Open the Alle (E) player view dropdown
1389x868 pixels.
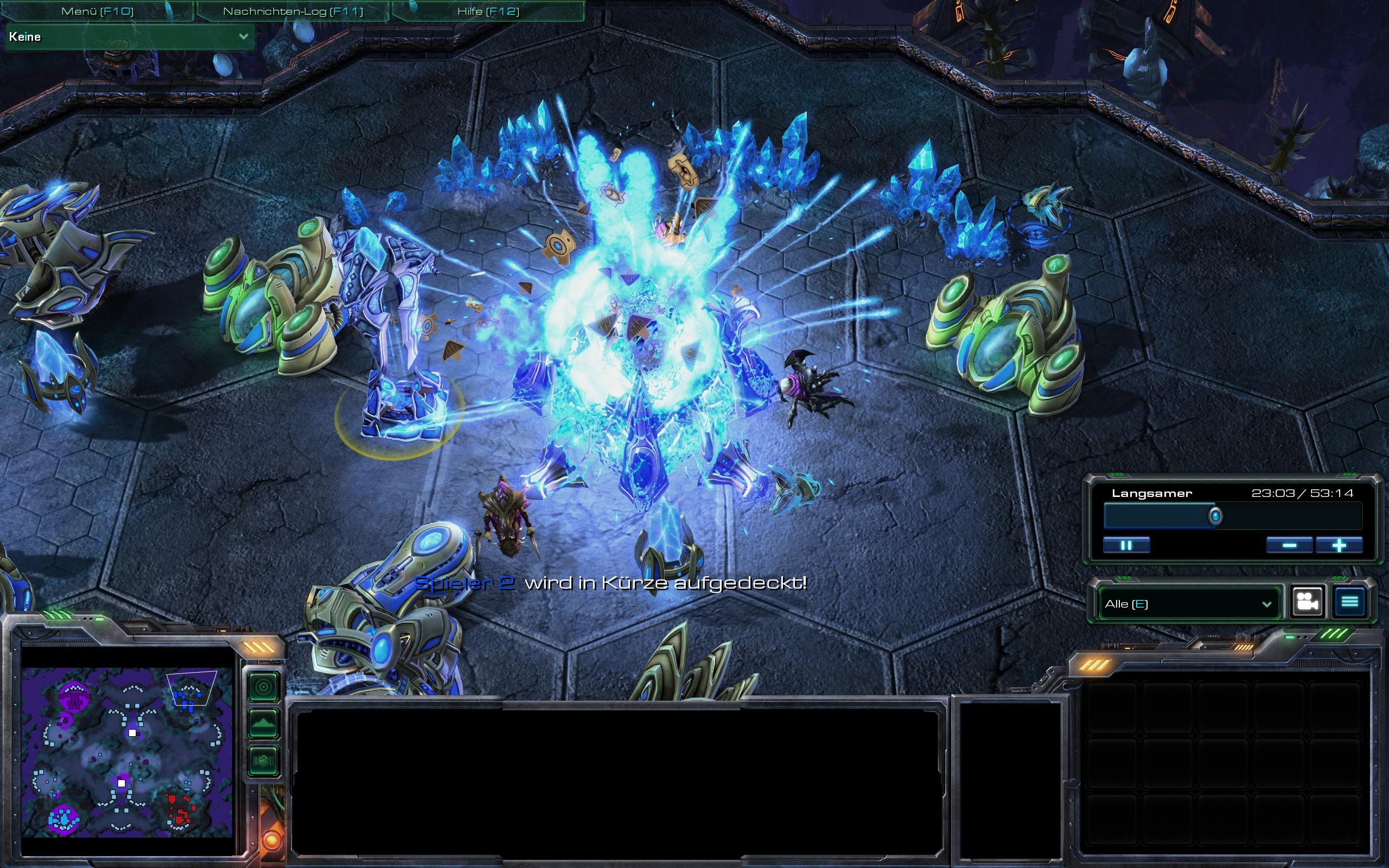point(1188,604)
